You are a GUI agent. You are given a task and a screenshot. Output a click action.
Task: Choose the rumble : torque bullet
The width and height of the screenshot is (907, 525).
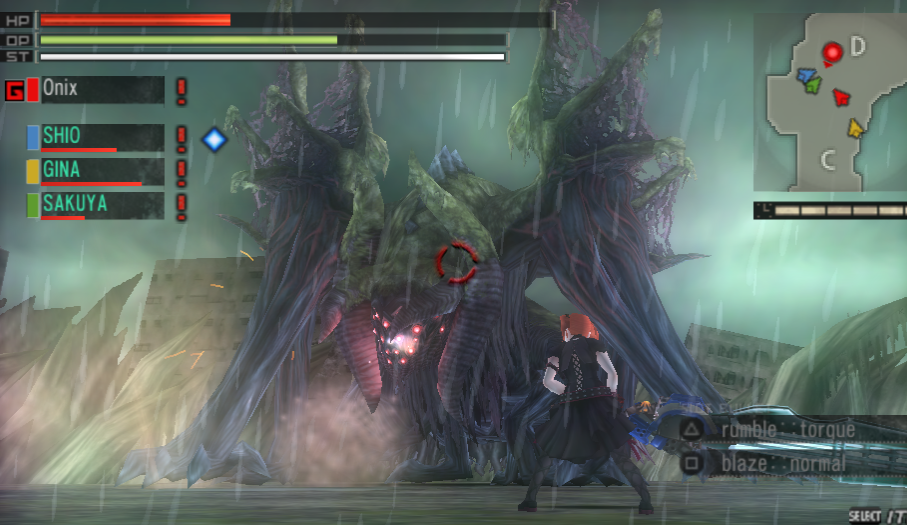click(x=788, y=430)
